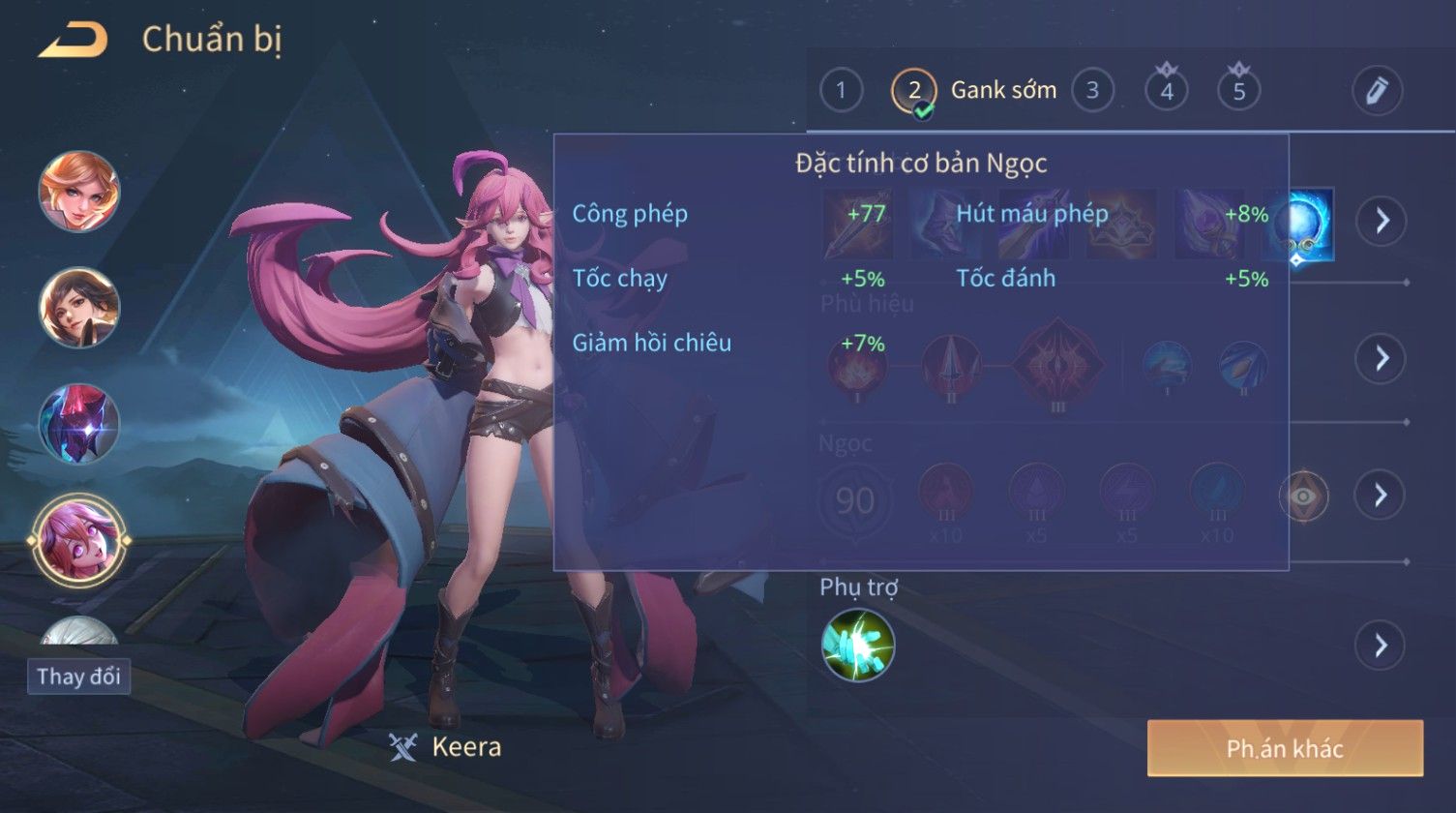Select Keera's pink-haired portrait
The width and height of the screenshot is (1456, 813).
pyautogui.click(x=79, y=538)
